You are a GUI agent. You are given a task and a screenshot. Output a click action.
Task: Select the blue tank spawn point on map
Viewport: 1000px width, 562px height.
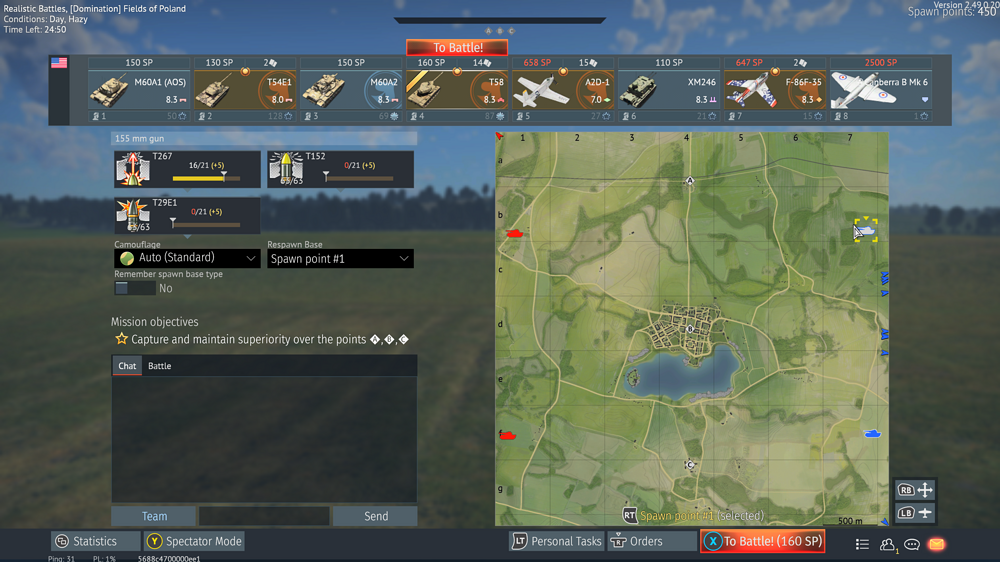click(x=872, y=433)
